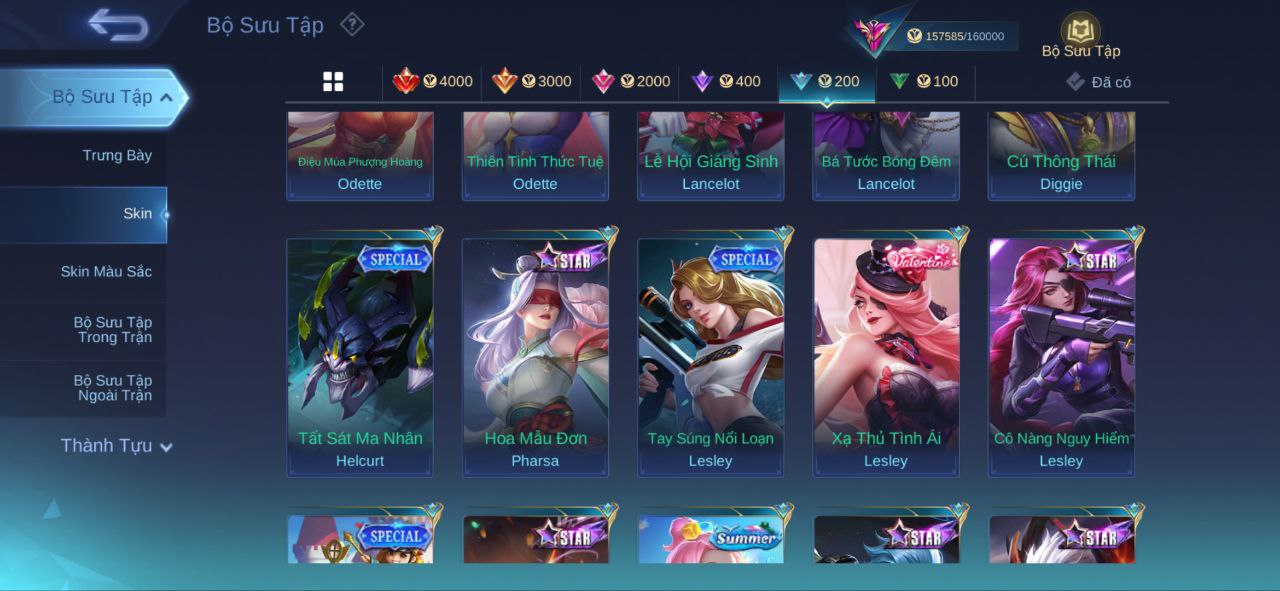This screenshot has width=1280, height=591.
Task: Switch to the 100 points tier tab
Action: (x=924, y=82)
